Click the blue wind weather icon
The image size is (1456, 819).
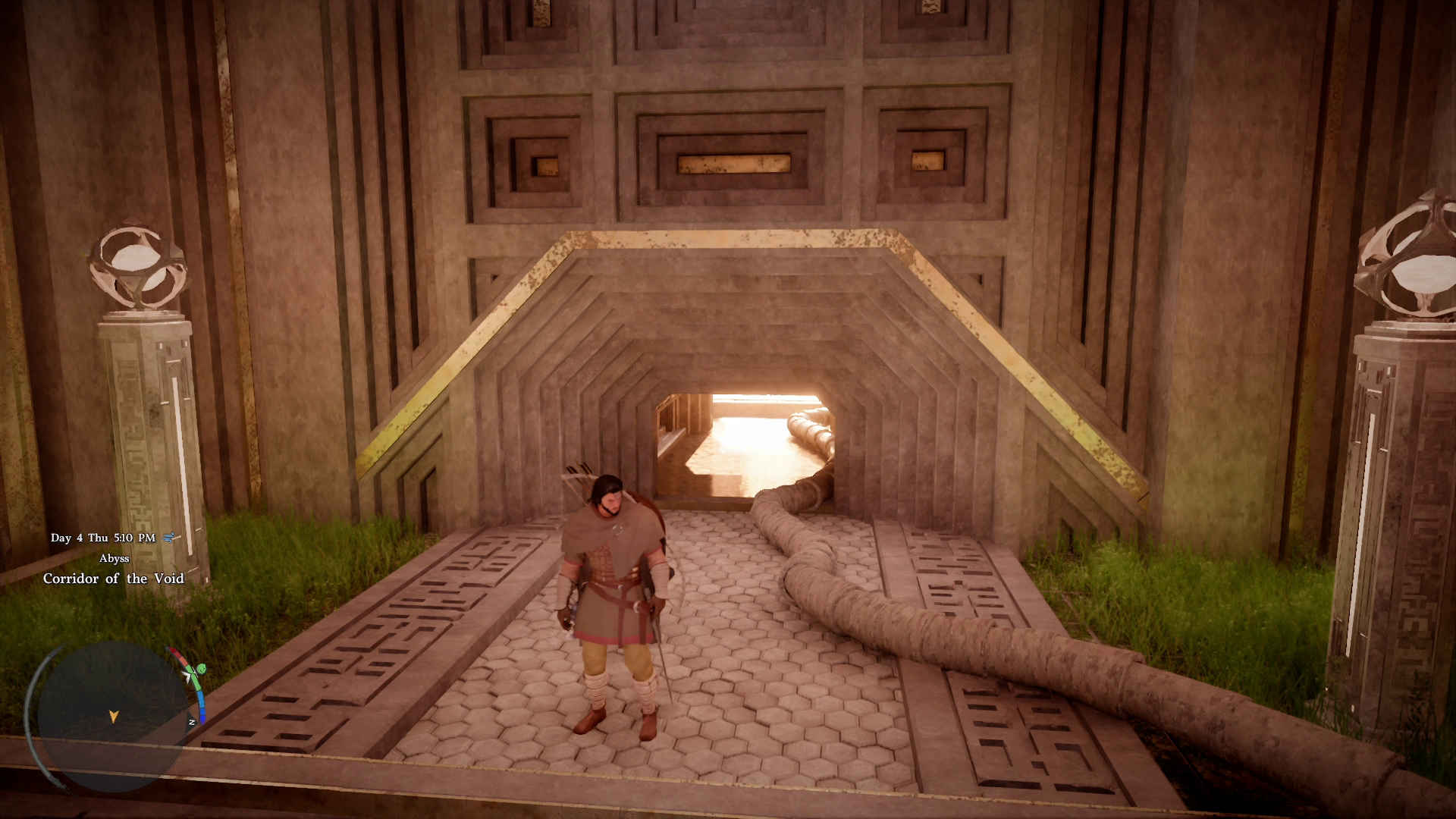click(169, 538)
